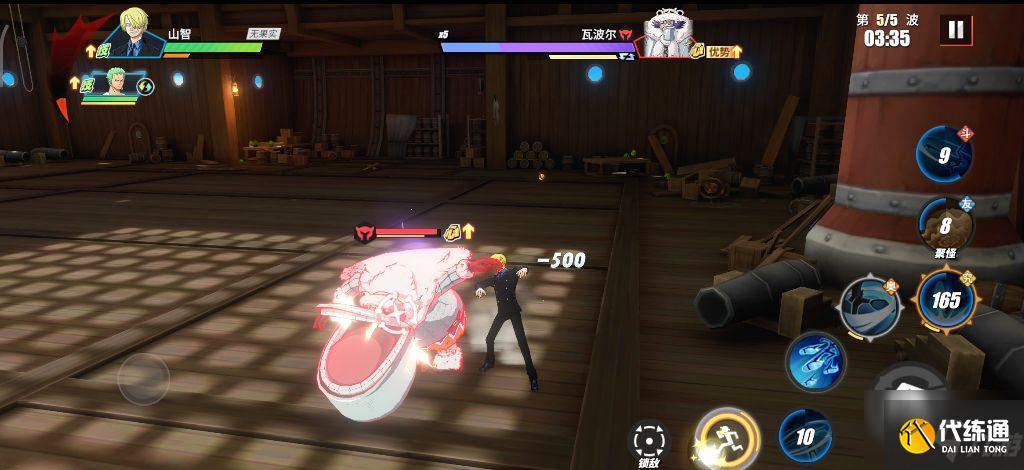The image size is (1024, 470).
Task: Tap the Wapol boss portrait
Action: click(x=669, y=35)
